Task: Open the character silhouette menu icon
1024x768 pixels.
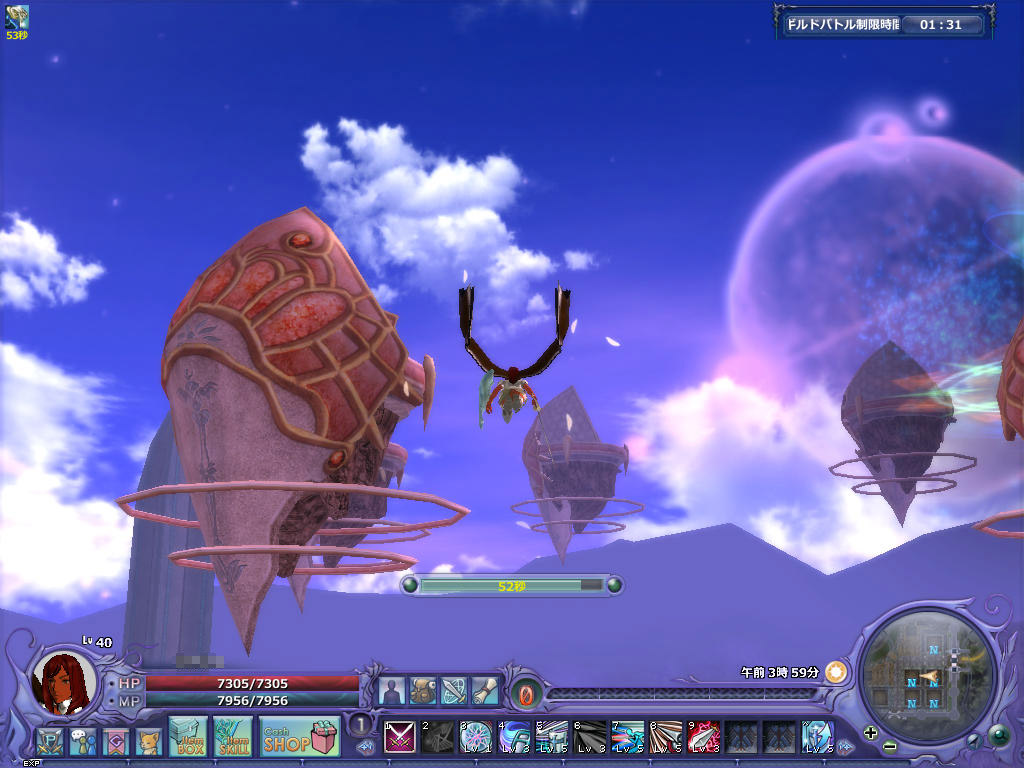Action: [x=392, y=691]
